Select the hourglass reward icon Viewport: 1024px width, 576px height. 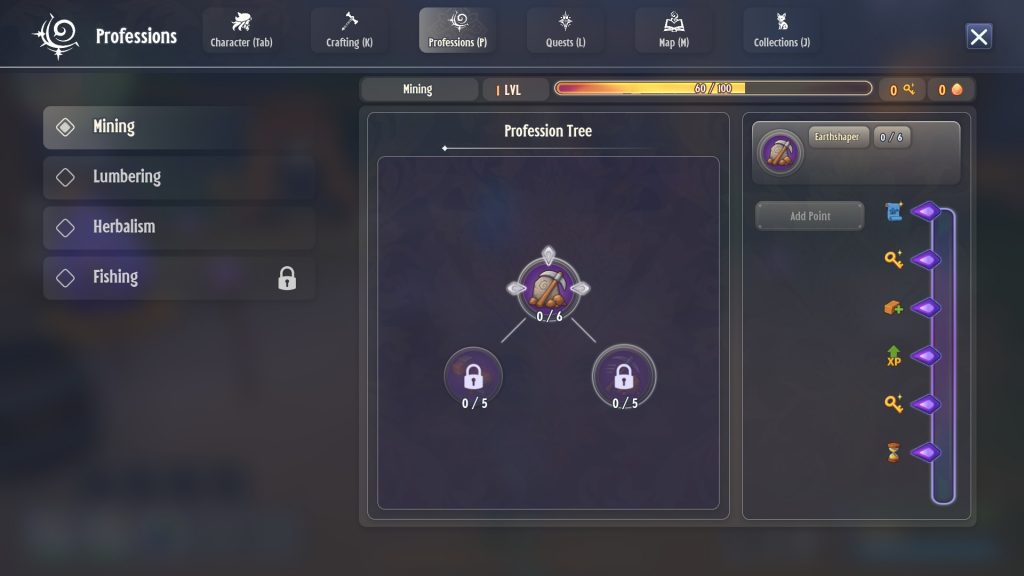(x=893, y=452)
